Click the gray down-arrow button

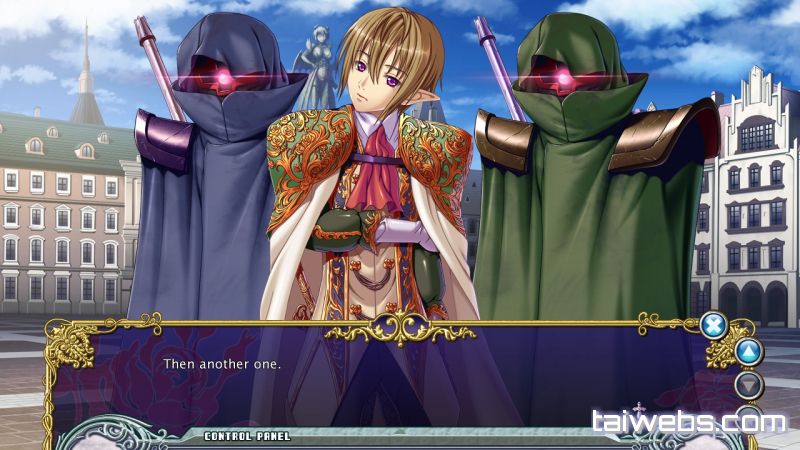748,385
